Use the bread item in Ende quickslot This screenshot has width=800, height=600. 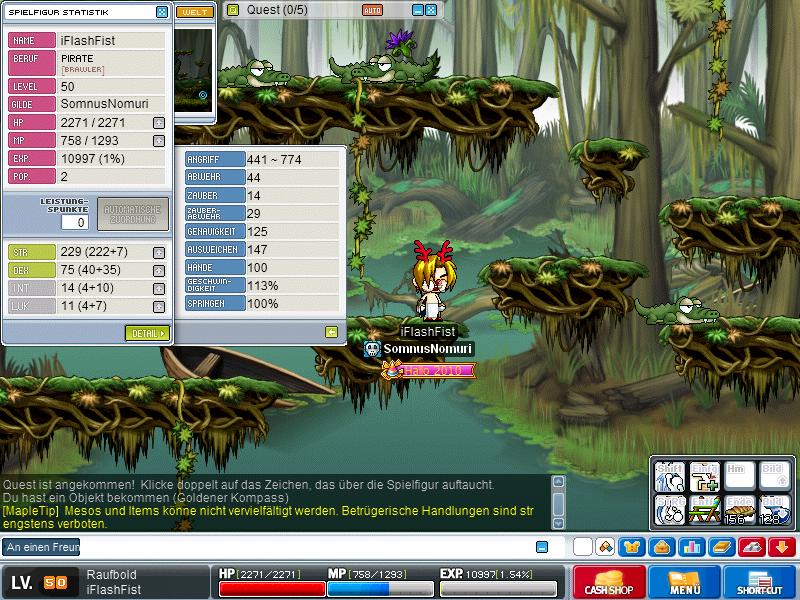(x=738, y=511)
